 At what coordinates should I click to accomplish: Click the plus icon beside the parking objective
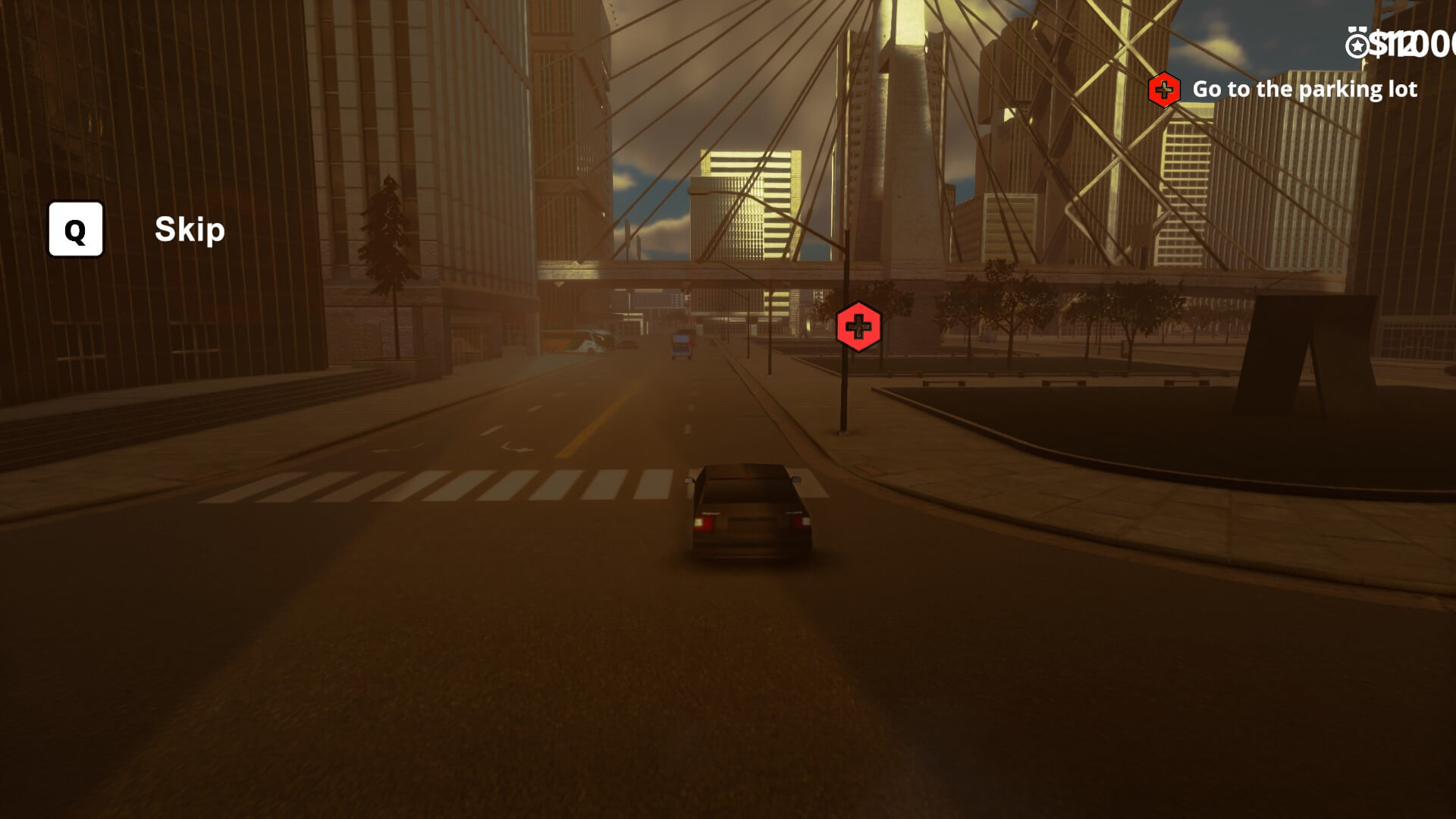click(1165, 89)
